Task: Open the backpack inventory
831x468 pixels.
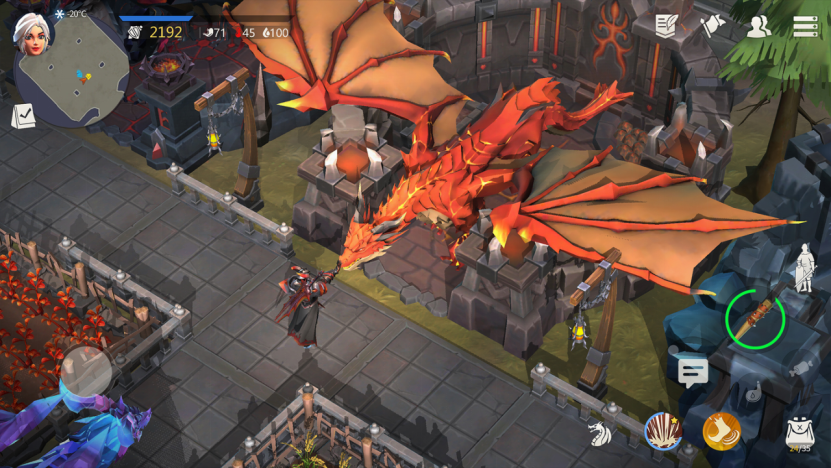Action: pyautogui.click(x=799, y=431)
